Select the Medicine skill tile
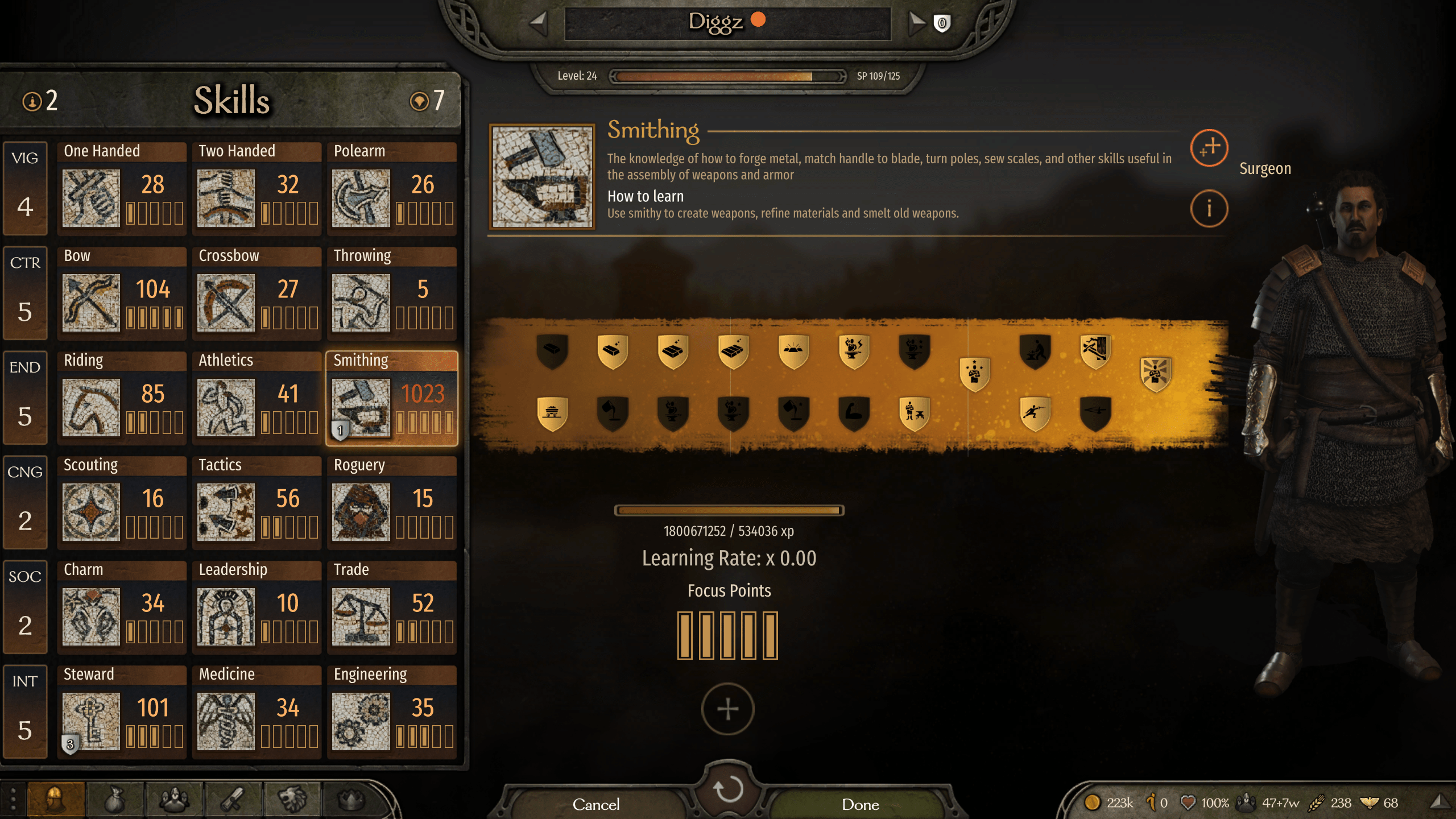This screenshot has height=819, width=1456. (x=257, y=712)
